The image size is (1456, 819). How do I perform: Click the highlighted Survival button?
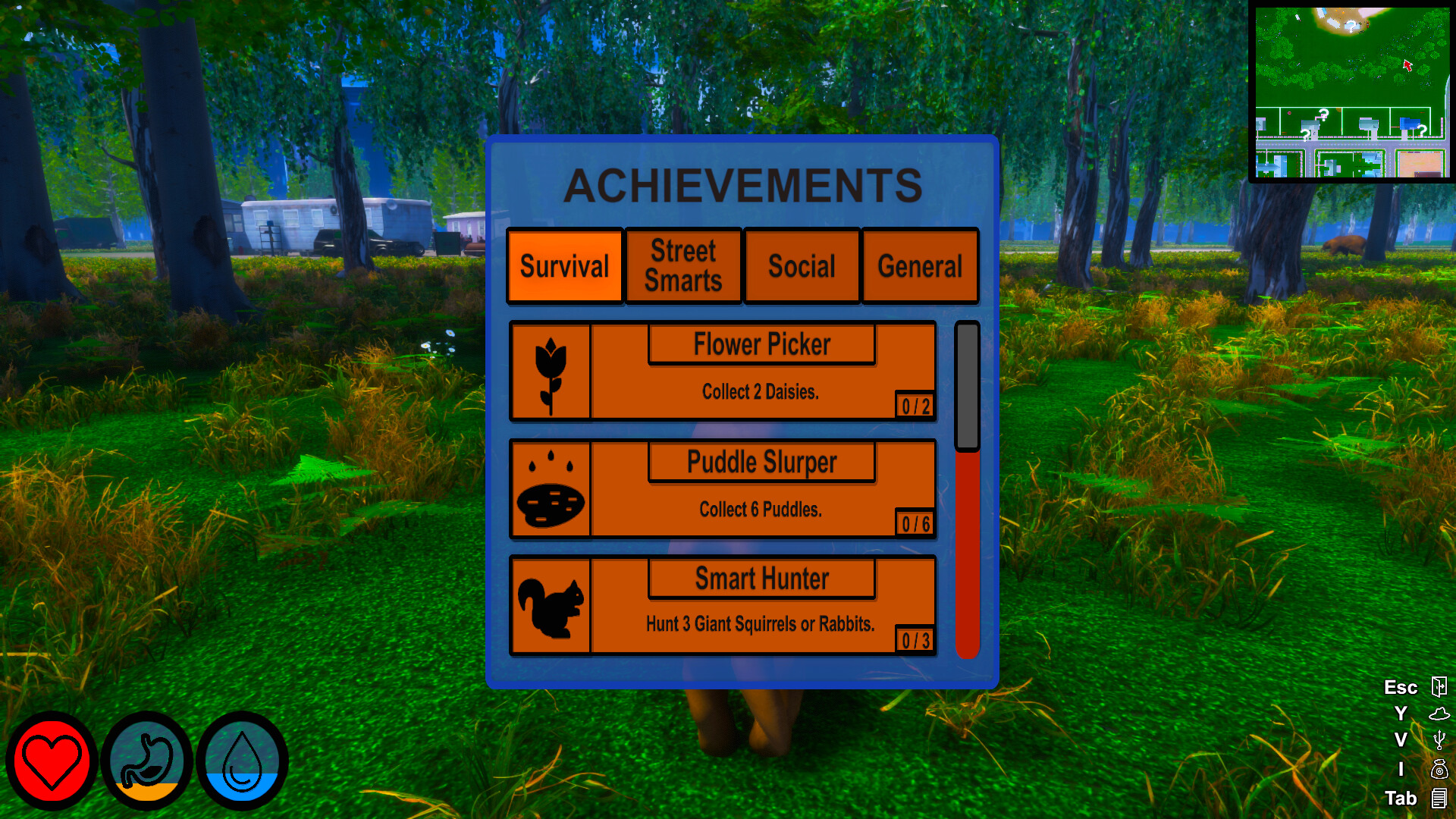pos(564,265)
